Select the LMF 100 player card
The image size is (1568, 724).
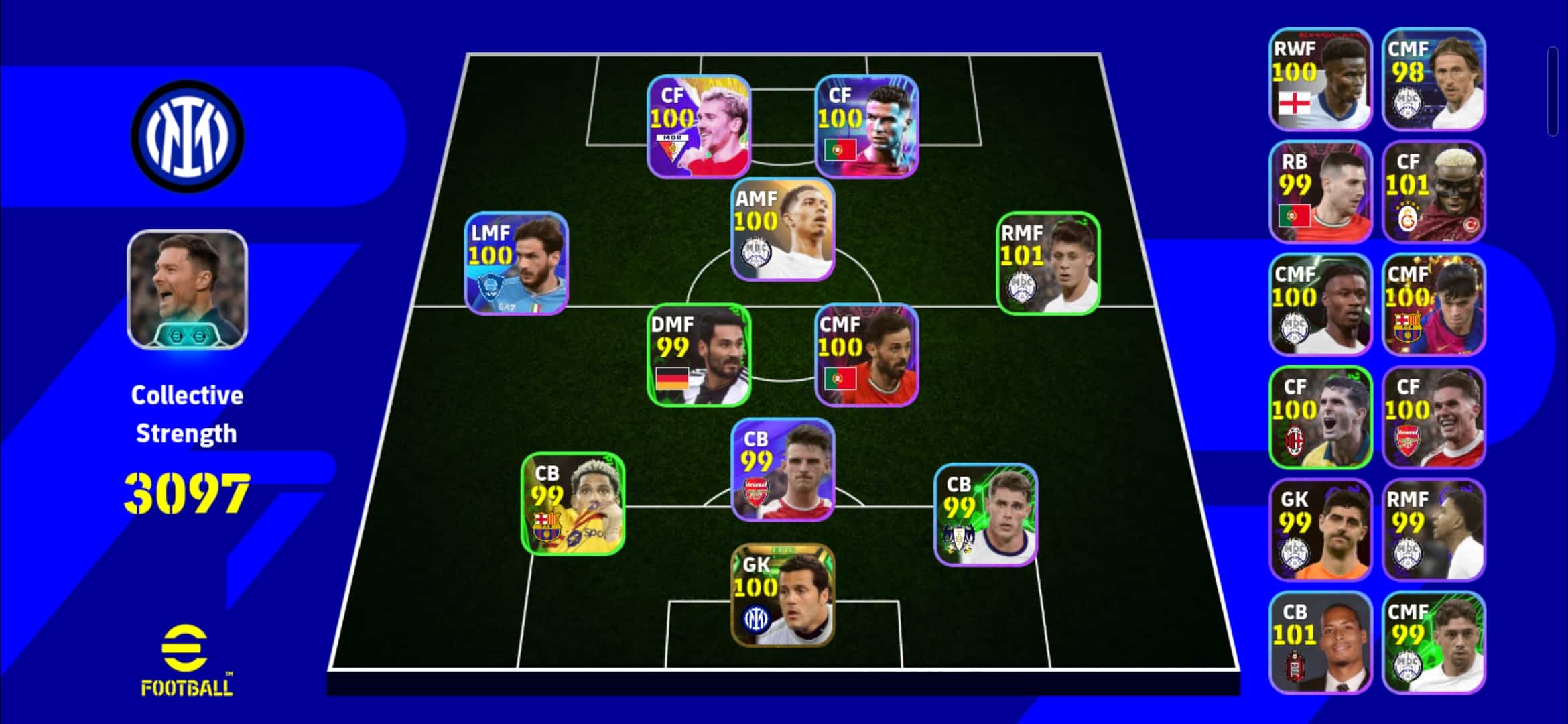pos(517,263)
